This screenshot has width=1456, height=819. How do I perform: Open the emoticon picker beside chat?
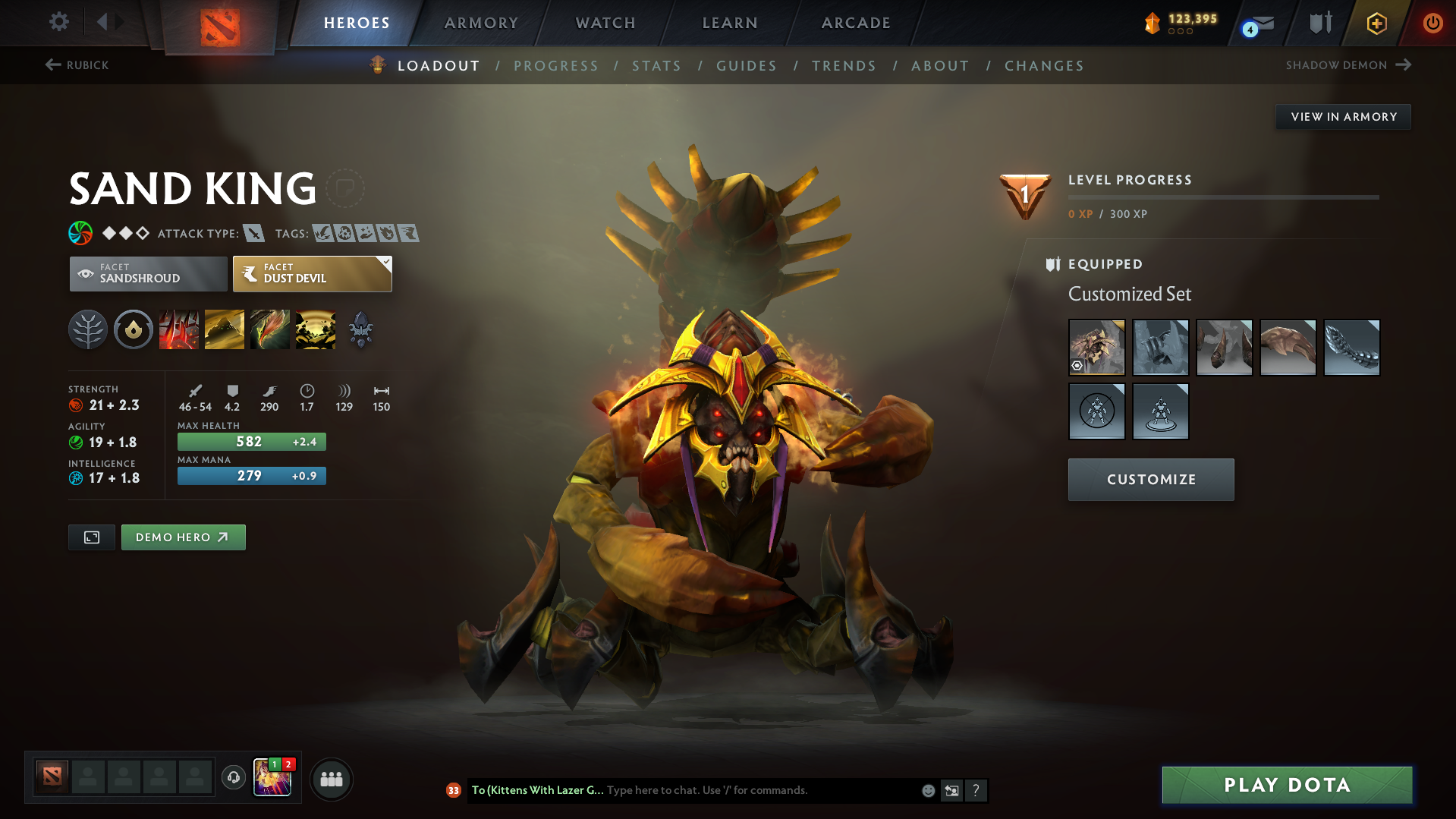pos(928,790)
